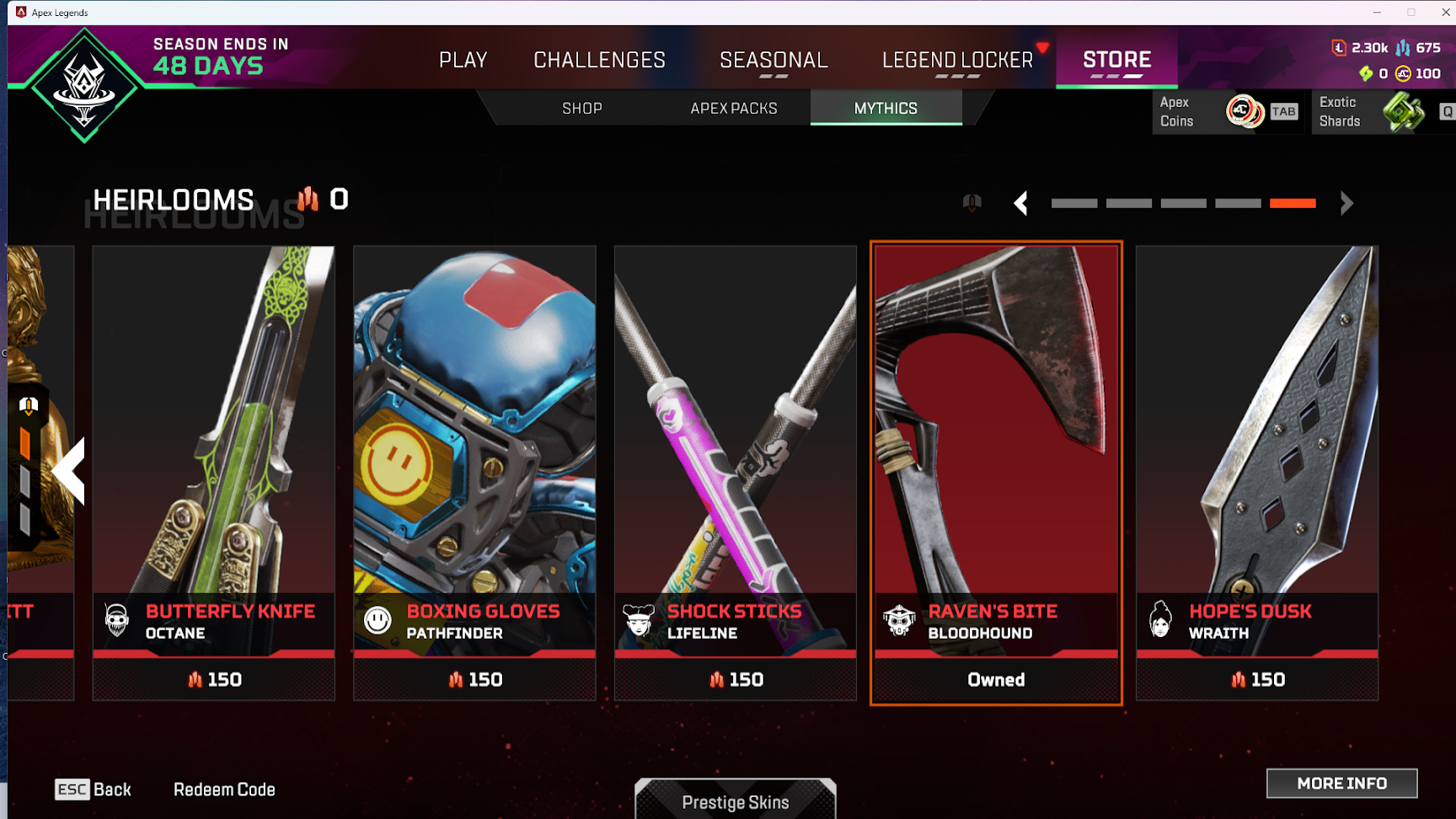Open the Exotic Shards panel
This screenshot has width=1456, height=819.
coord(1382,111)
